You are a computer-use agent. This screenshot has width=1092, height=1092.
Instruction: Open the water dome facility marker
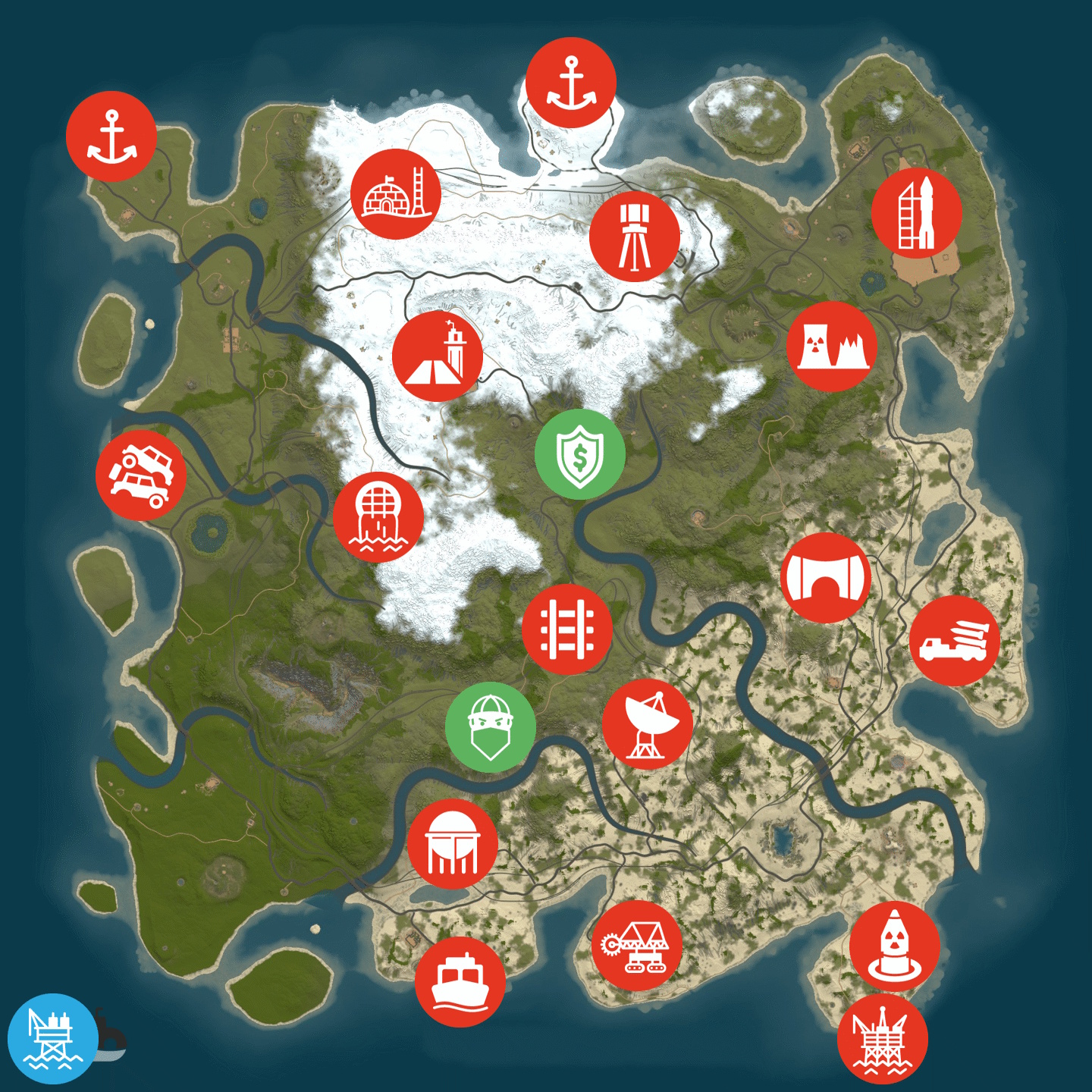(378, 517)
